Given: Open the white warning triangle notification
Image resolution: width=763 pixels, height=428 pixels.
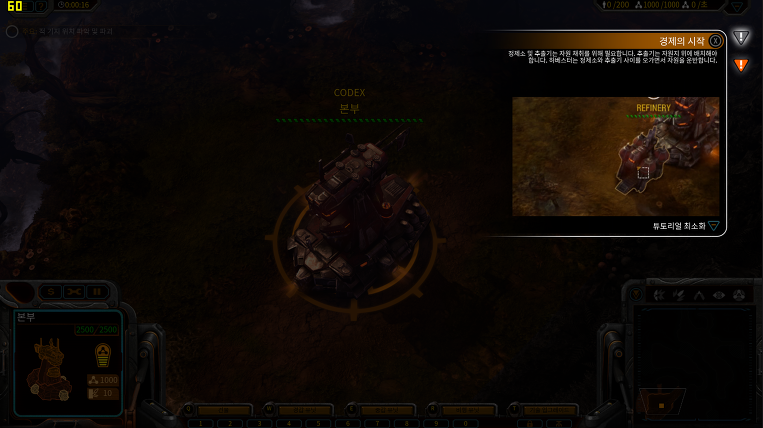Looking at the screenshot, I should [741, 38].
